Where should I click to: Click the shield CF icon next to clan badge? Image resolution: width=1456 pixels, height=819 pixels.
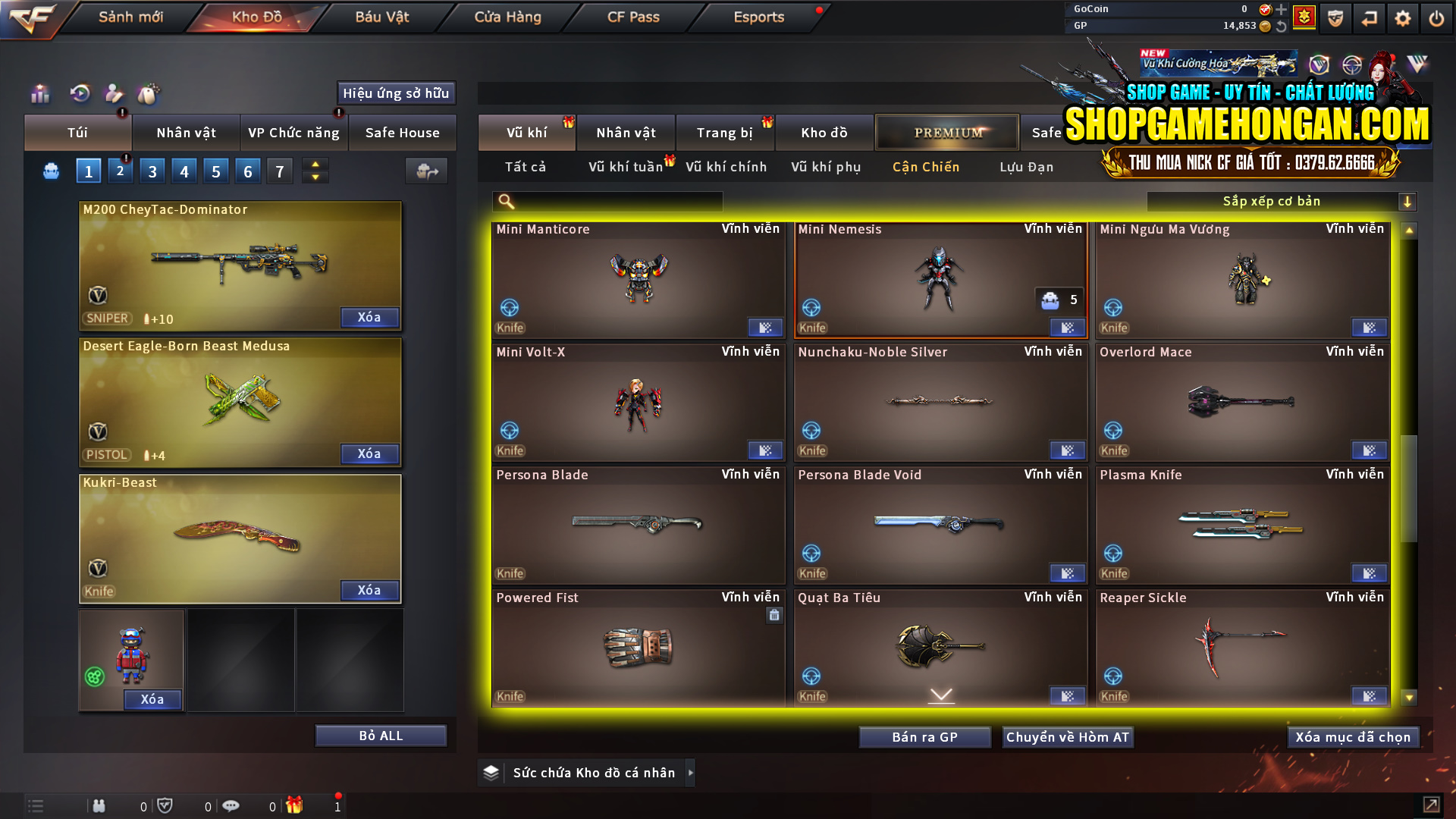pos(1335,17)
